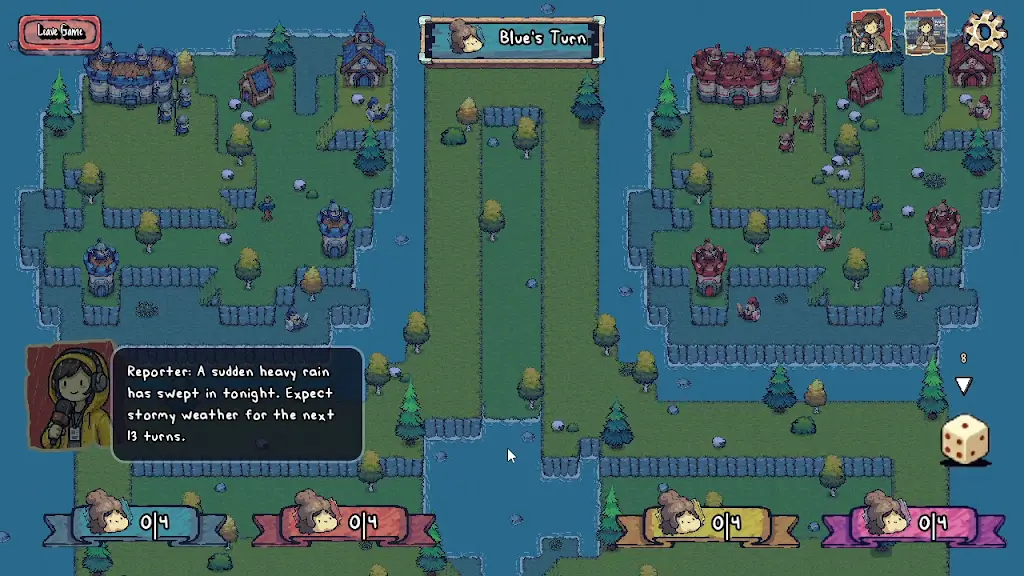
Task: Select the reporter with camera portrait icon
Action: (870, 32)
